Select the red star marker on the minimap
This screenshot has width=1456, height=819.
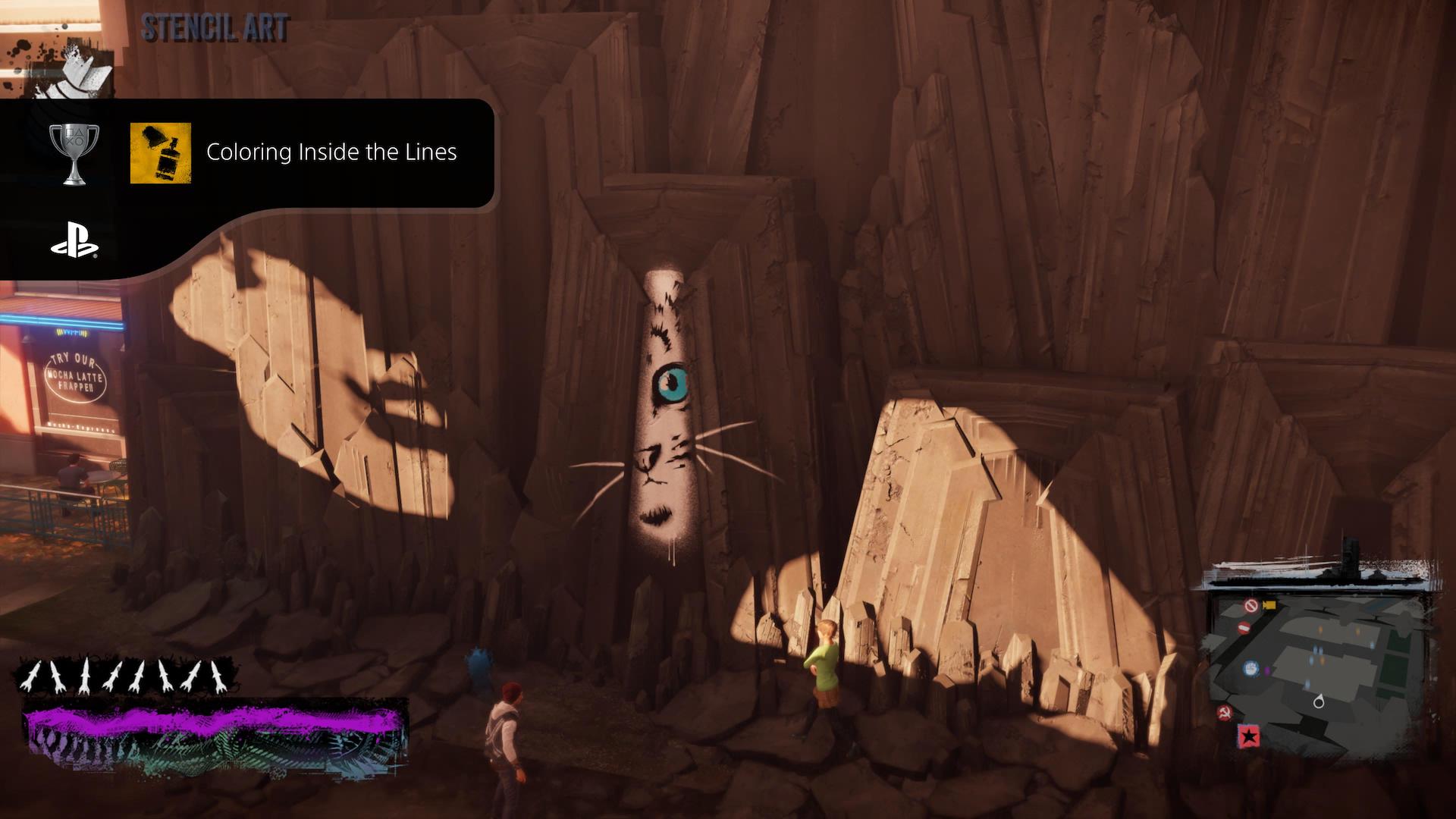click(x=1248, y=736)
